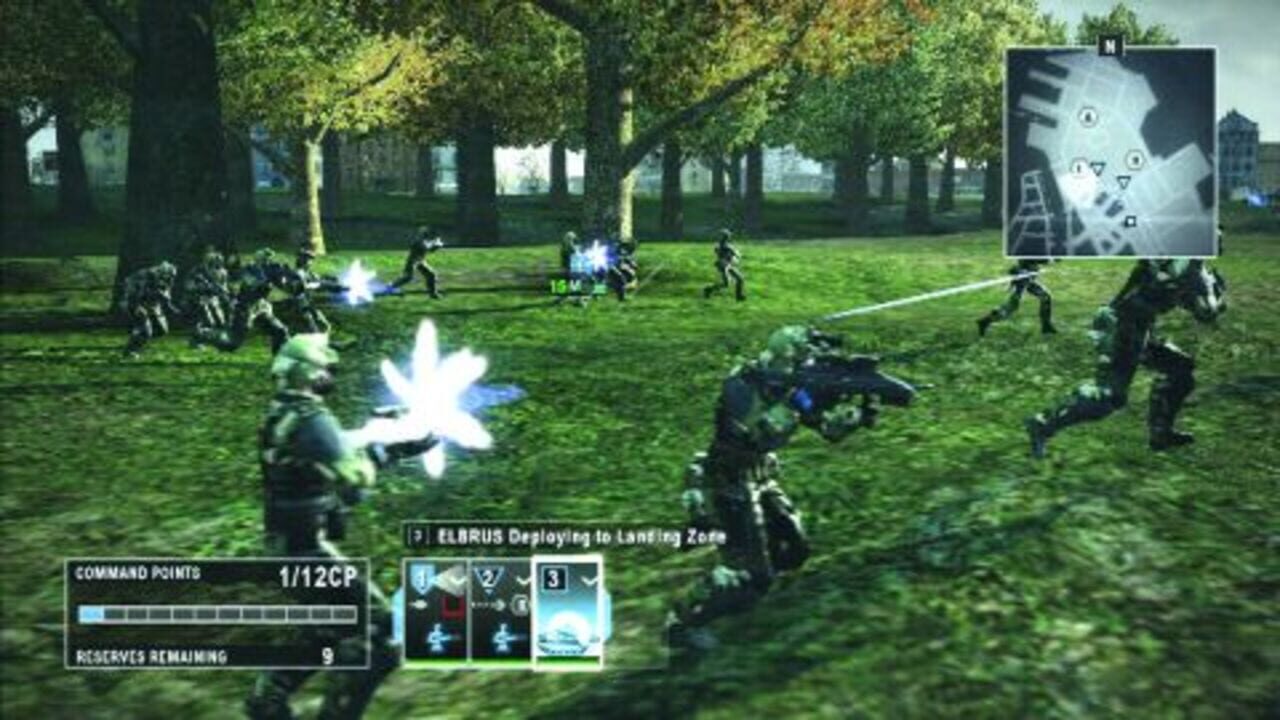
Task: Click the tank icon on unit card 3
Action: [x=561, y=641]
